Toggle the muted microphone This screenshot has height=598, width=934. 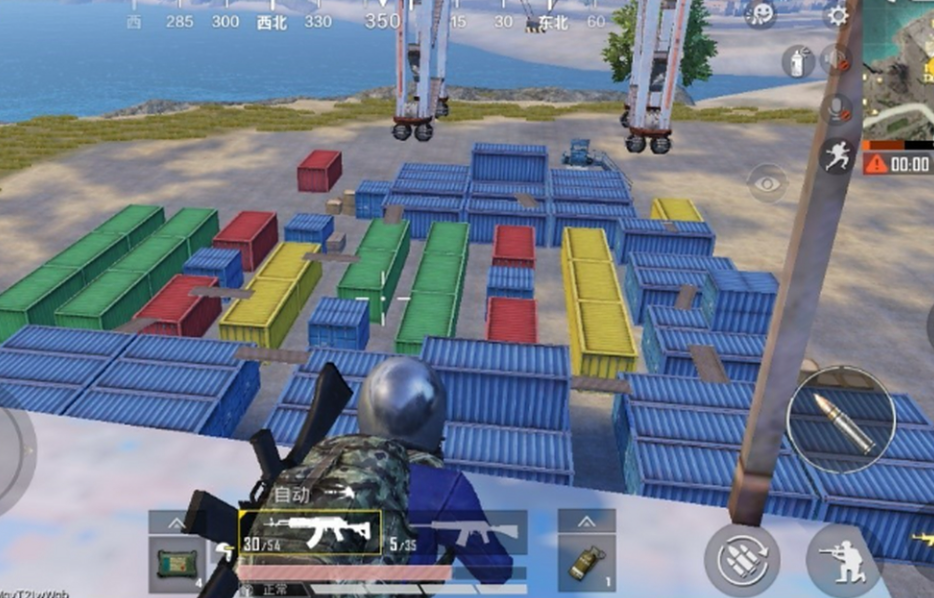tap(836, 110)
